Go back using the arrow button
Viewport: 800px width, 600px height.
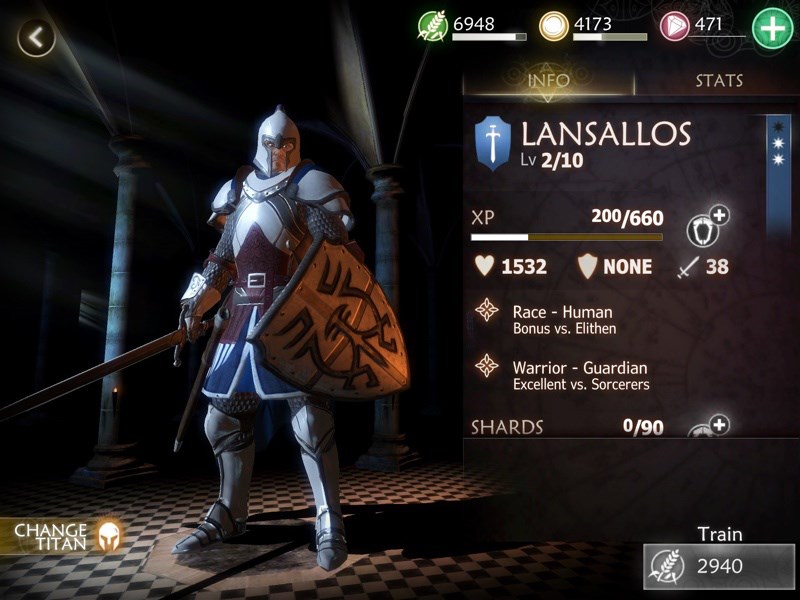tap(36, 39)
